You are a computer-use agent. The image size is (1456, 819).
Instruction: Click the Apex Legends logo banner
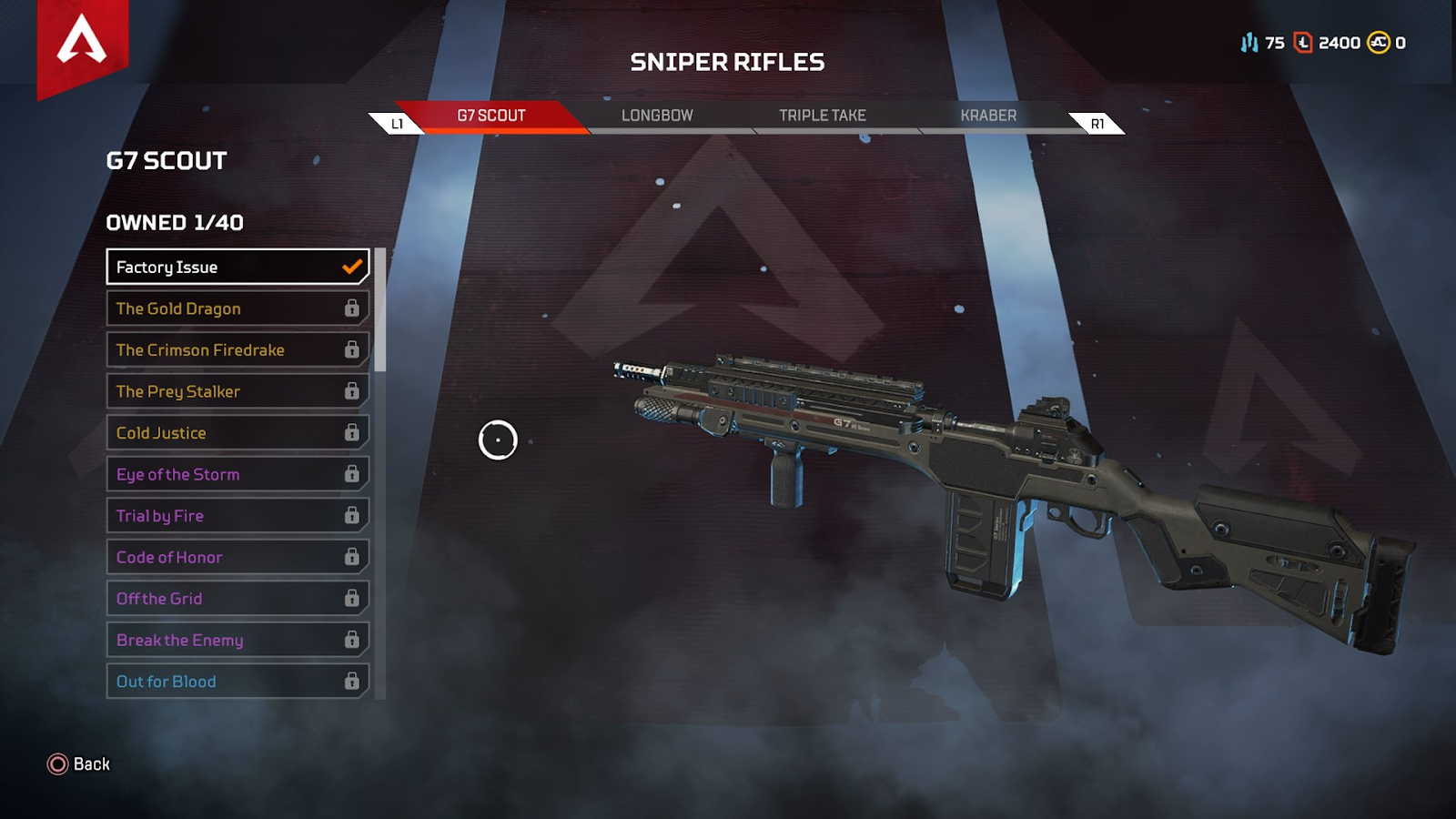(x=82, y=44)
